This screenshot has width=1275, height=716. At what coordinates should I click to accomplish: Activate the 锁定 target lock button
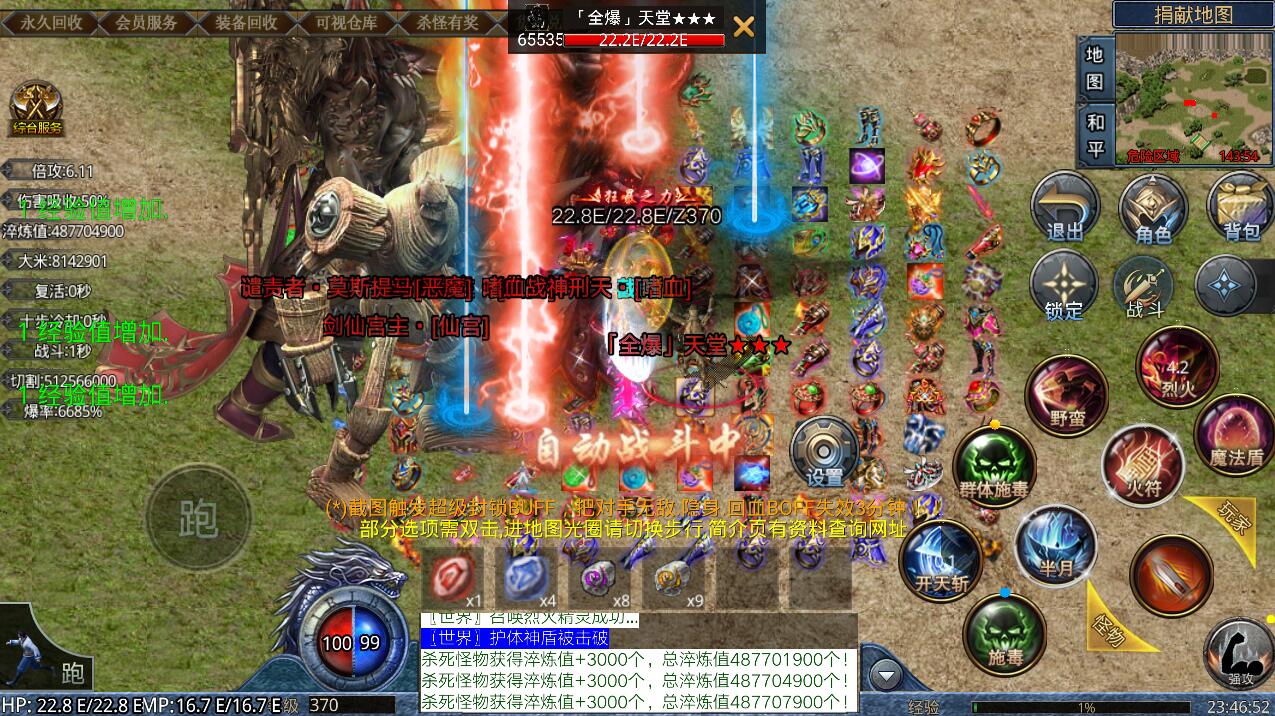[1064, 287]
